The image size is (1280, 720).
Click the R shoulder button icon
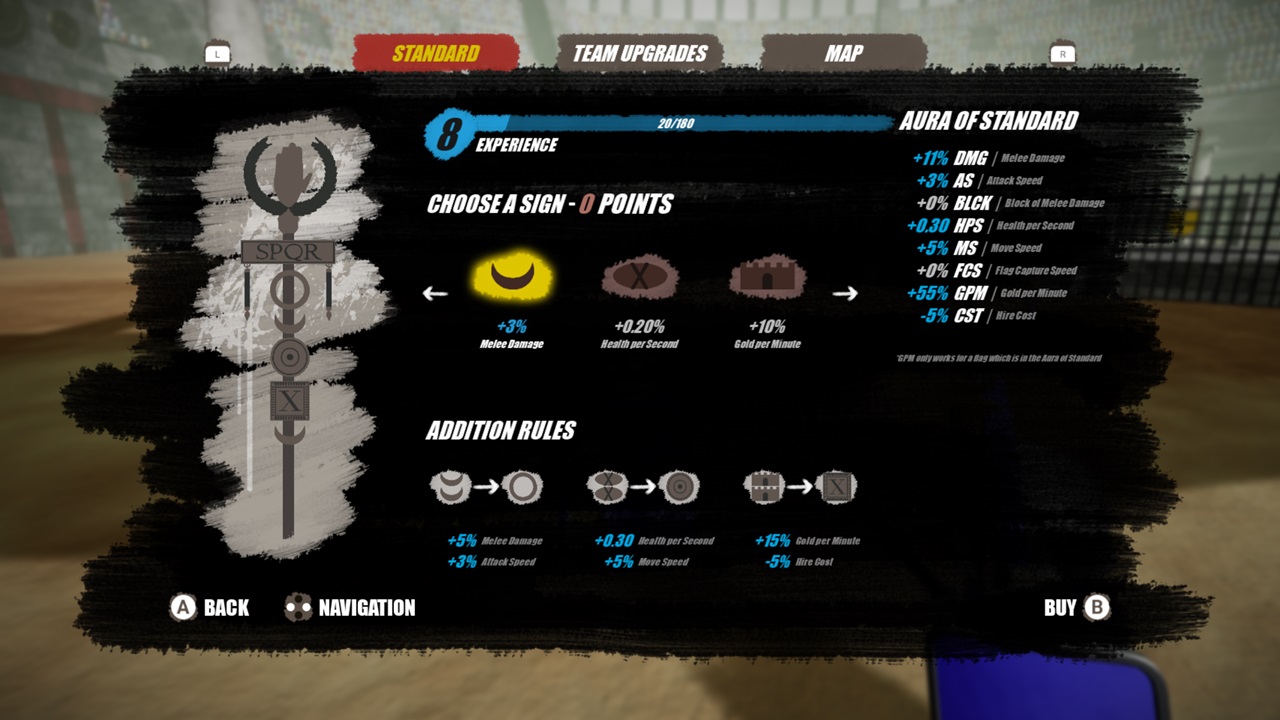pyautogui.click(x=1063, y=53)
